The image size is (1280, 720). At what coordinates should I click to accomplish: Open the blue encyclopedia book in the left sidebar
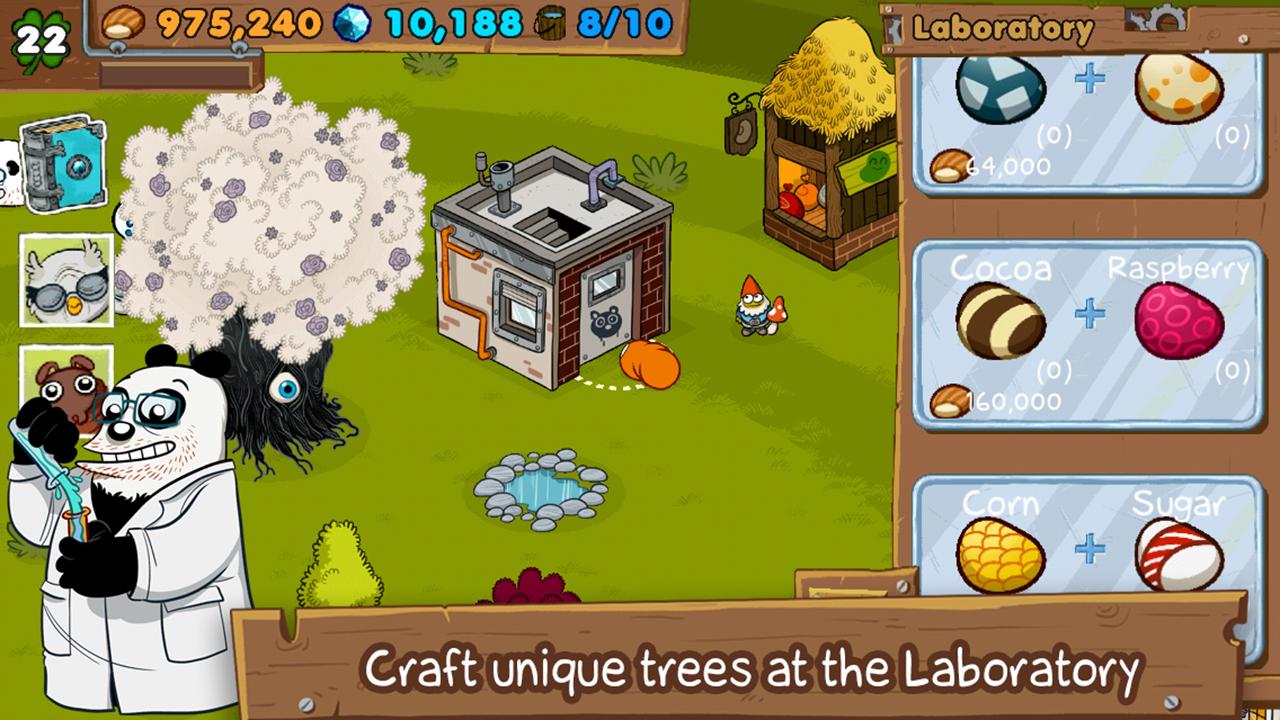pyautogui.click(x=60, y=163)
